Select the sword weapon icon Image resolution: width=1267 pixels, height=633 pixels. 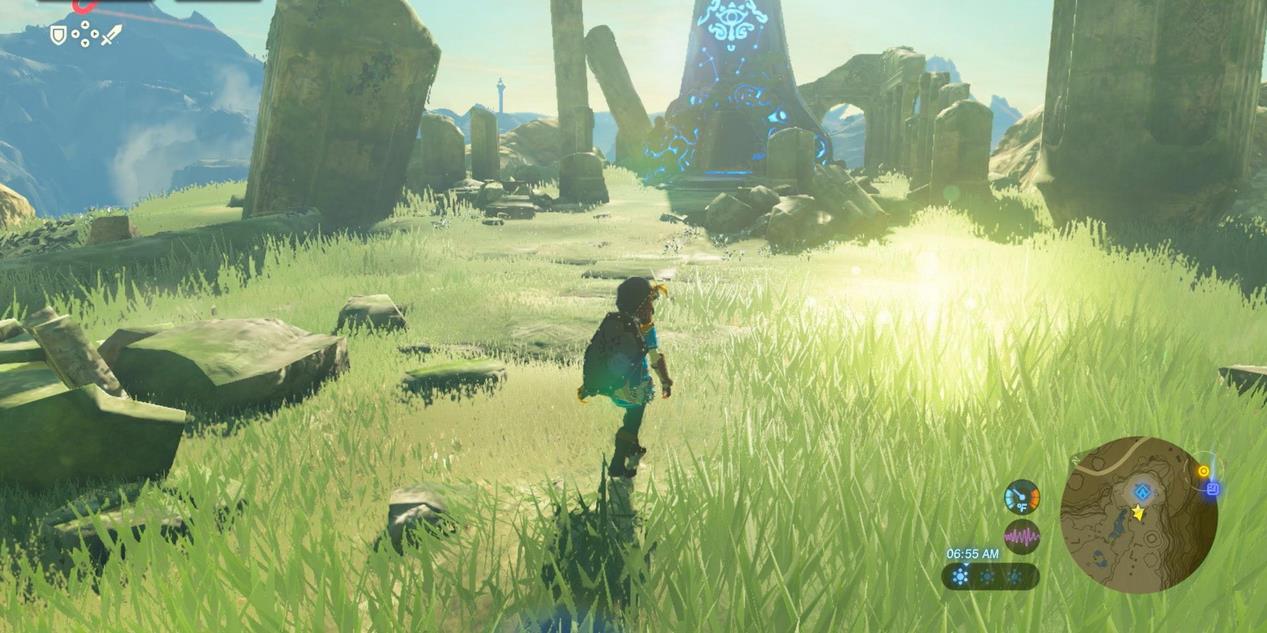tap(111, 35)
